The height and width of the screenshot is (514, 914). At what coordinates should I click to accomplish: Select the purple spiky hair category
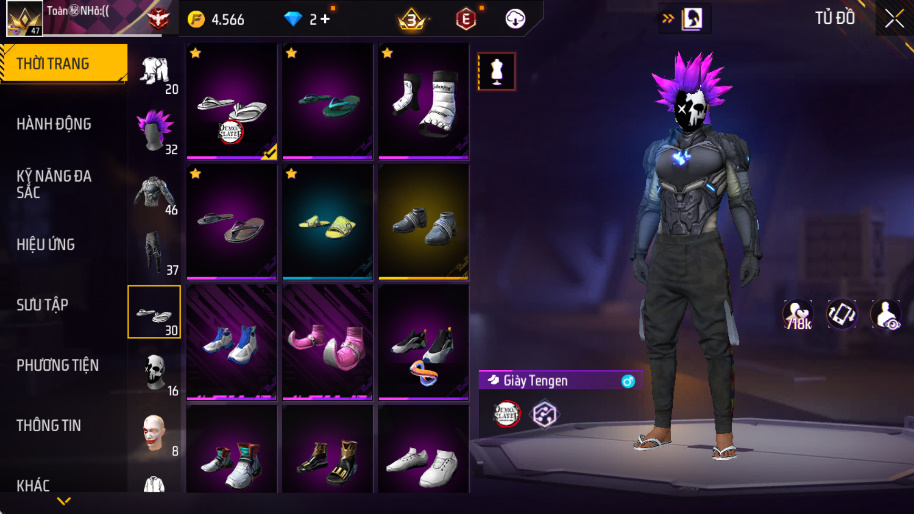coord(154,130)
